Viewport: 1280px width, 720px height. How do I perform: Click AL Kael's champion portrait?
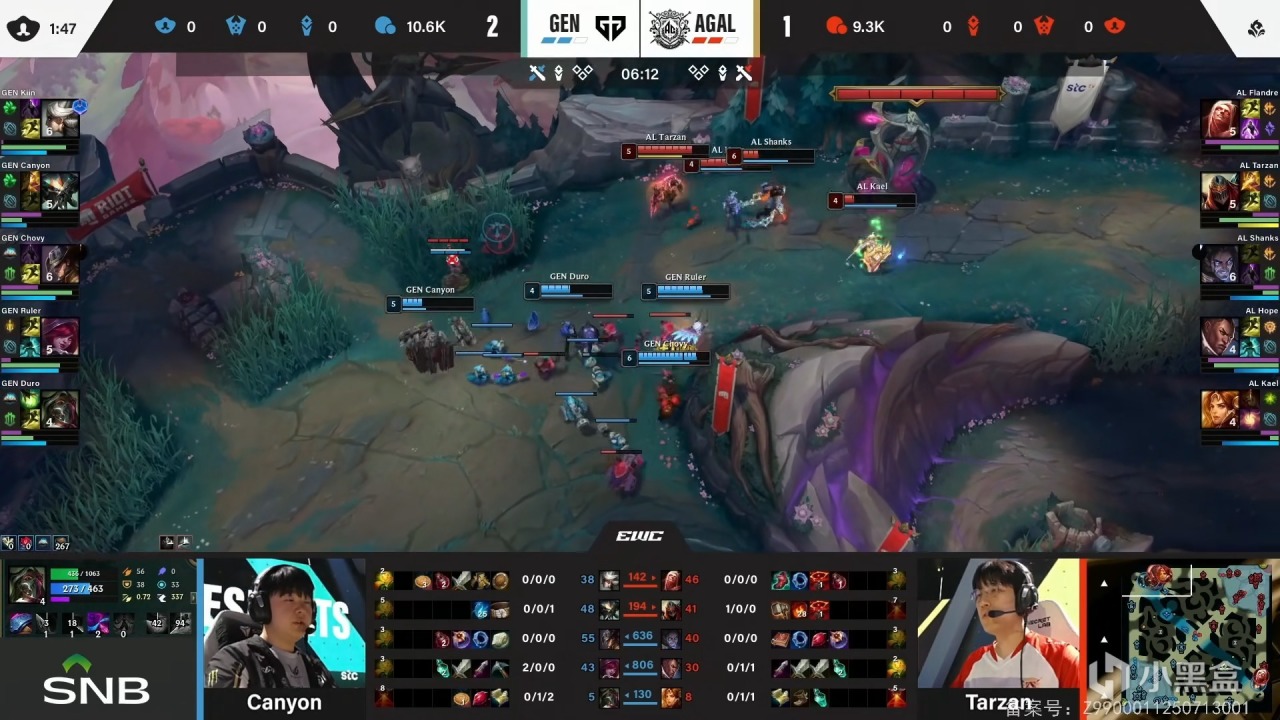pos(1219,409)
